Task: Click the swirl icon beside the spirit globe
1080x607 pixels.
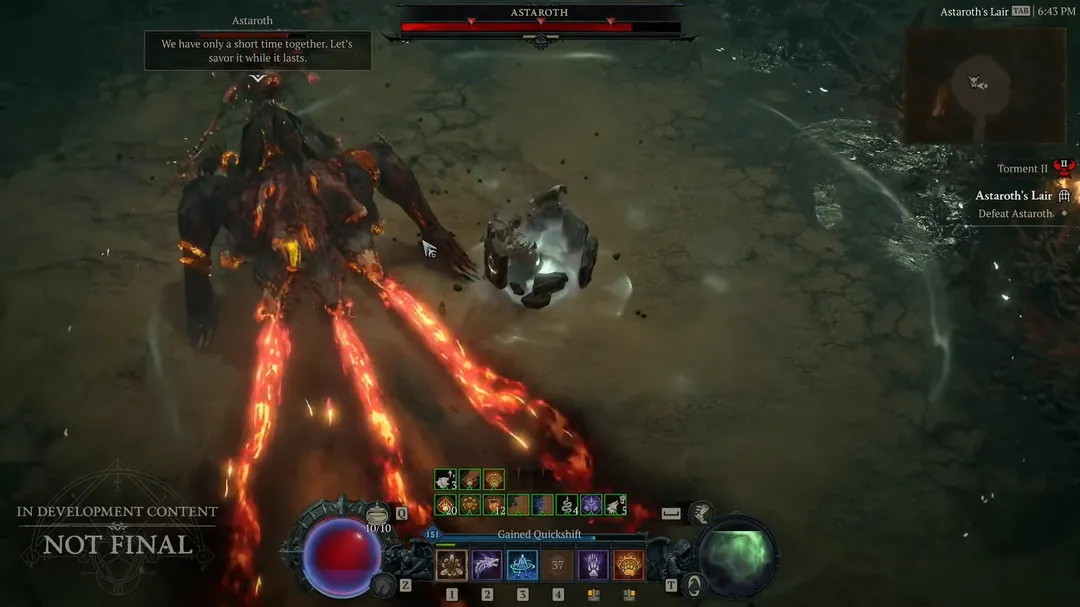Action: click(692, 585)
